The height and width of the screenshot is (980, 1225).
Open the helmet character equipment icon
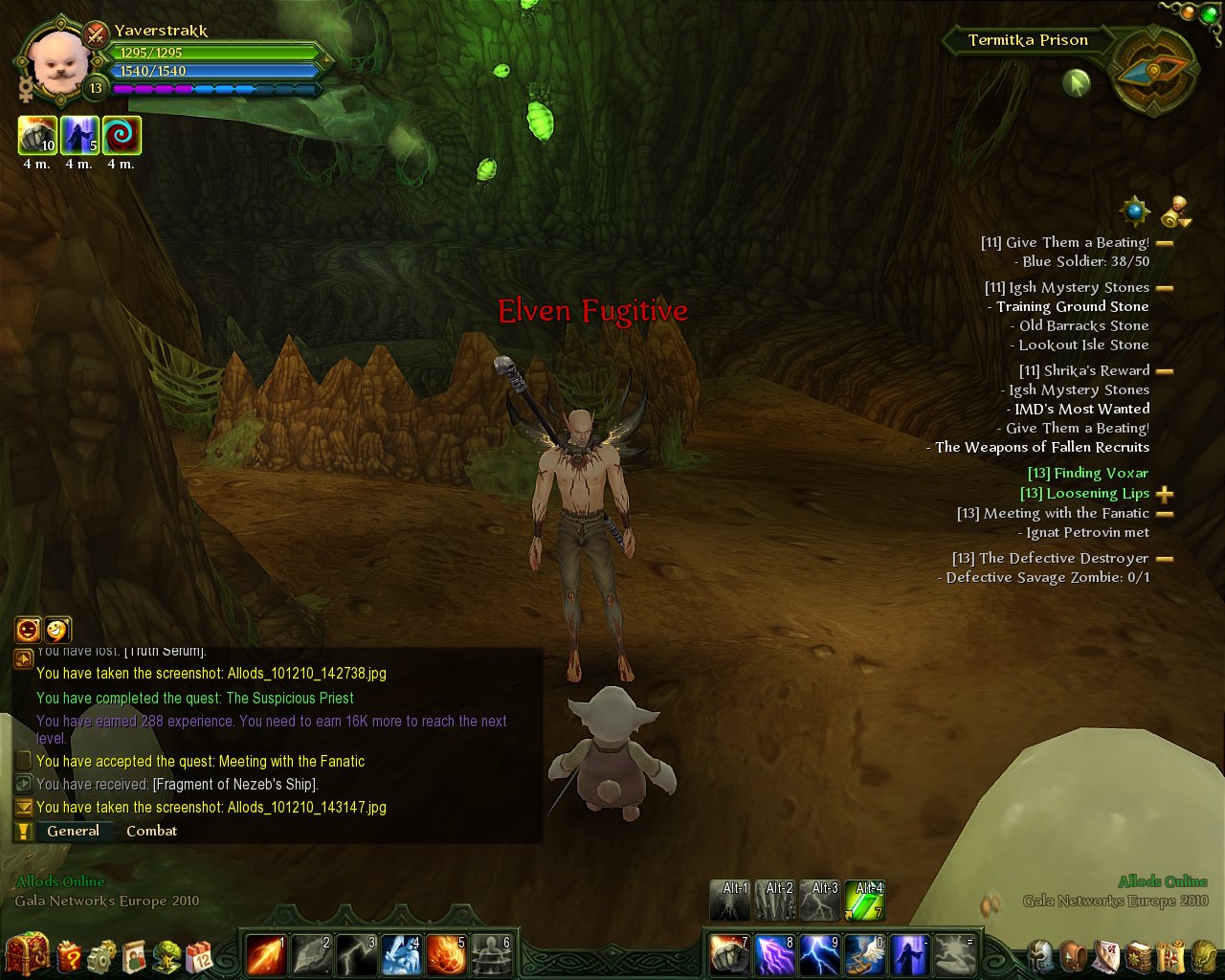click(1042, 955)
